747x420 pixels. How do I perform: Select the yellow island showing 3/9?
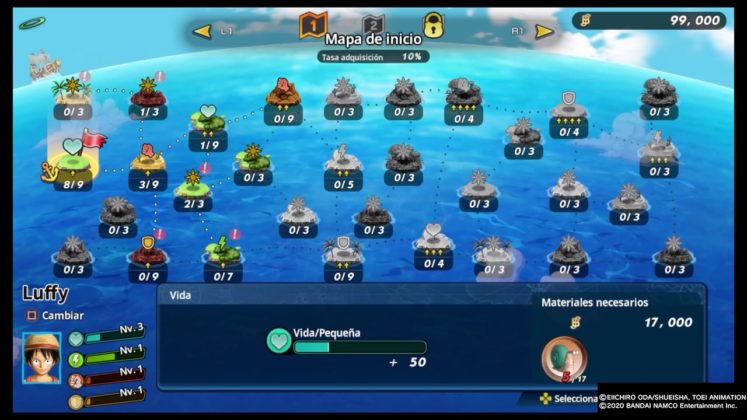click(149, 164)
